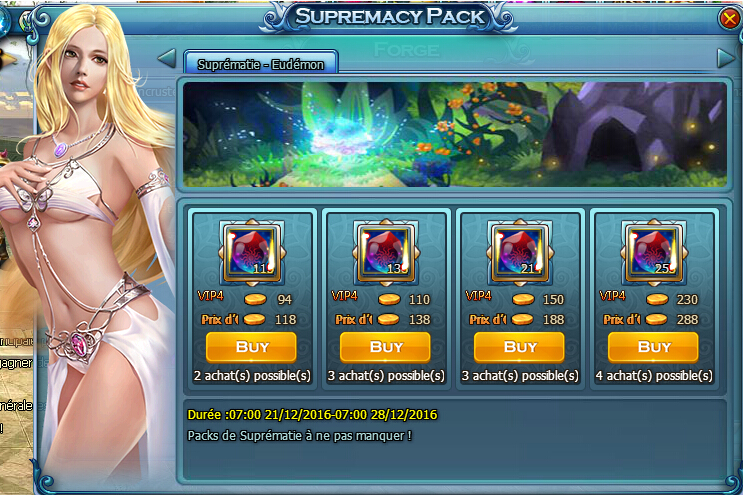Show the next tab with right arrow

point(726,58)
